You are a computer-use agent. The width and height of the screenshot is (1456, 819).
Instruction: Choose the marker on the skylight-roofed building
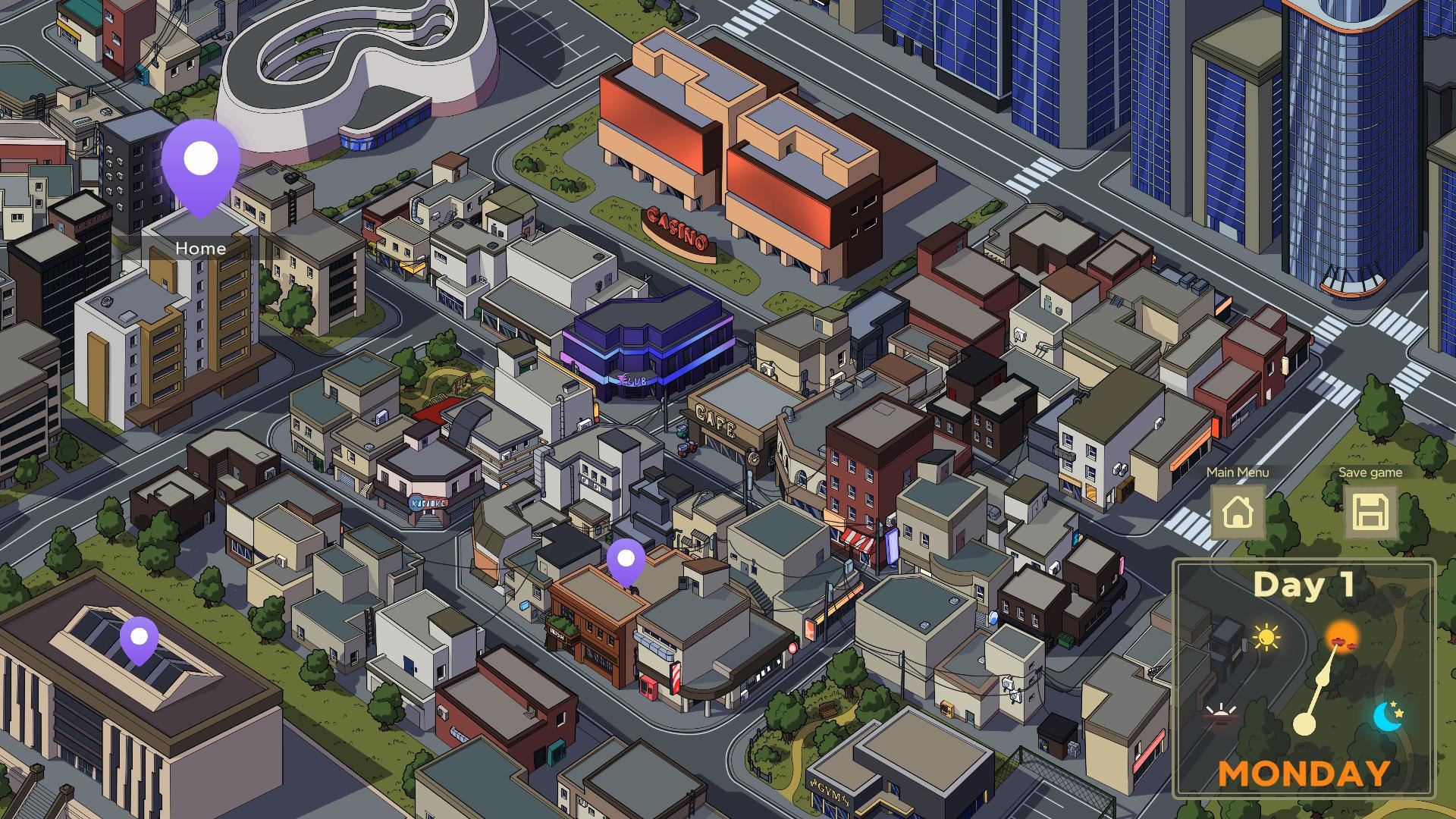pyautogui.click(x=140, y=639)
